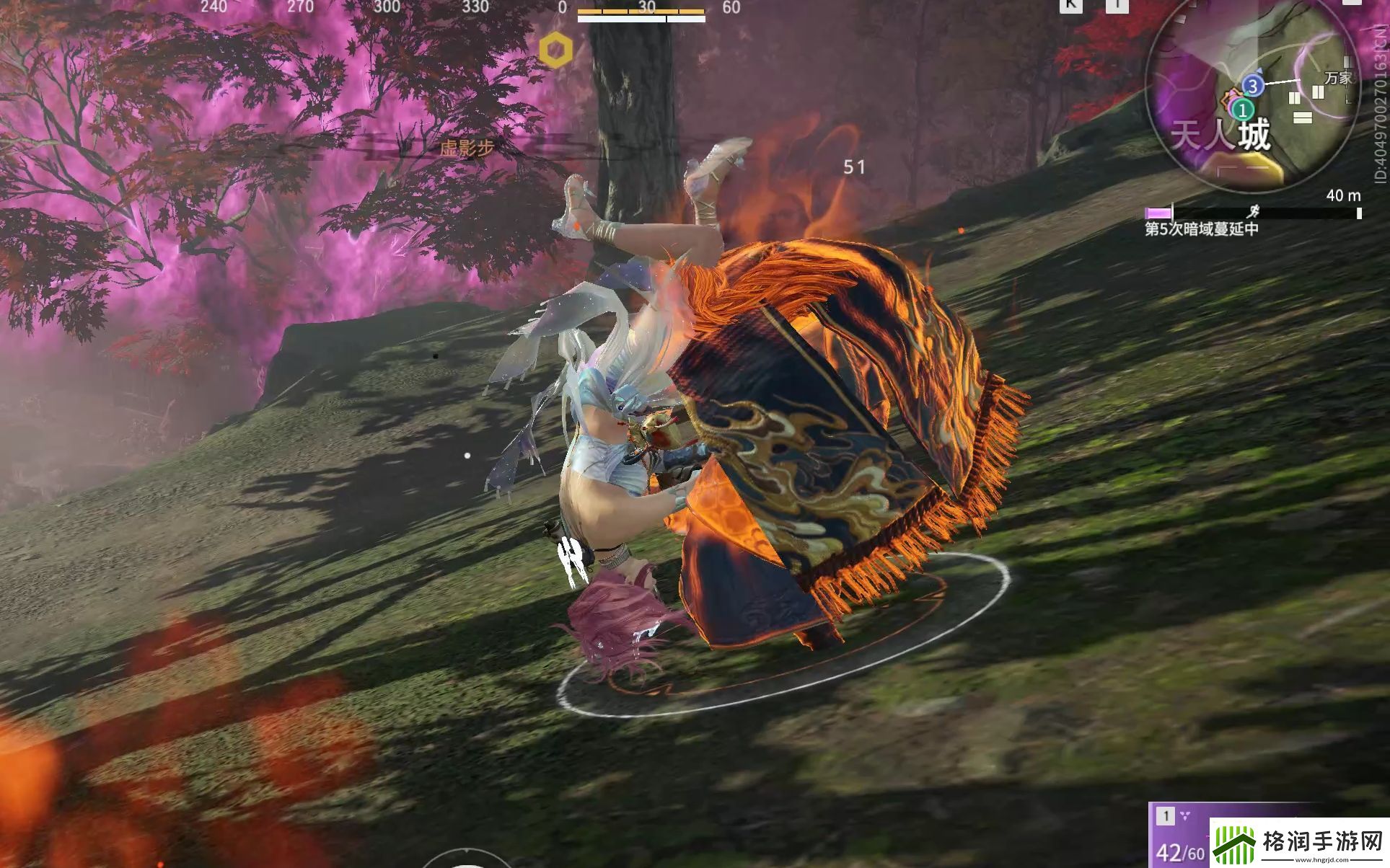Image resolution: width=1390 pixels, height=868 pixels.
Task: Click the yellow hexagon marker on the compass
Action: [x=556, y=50]
